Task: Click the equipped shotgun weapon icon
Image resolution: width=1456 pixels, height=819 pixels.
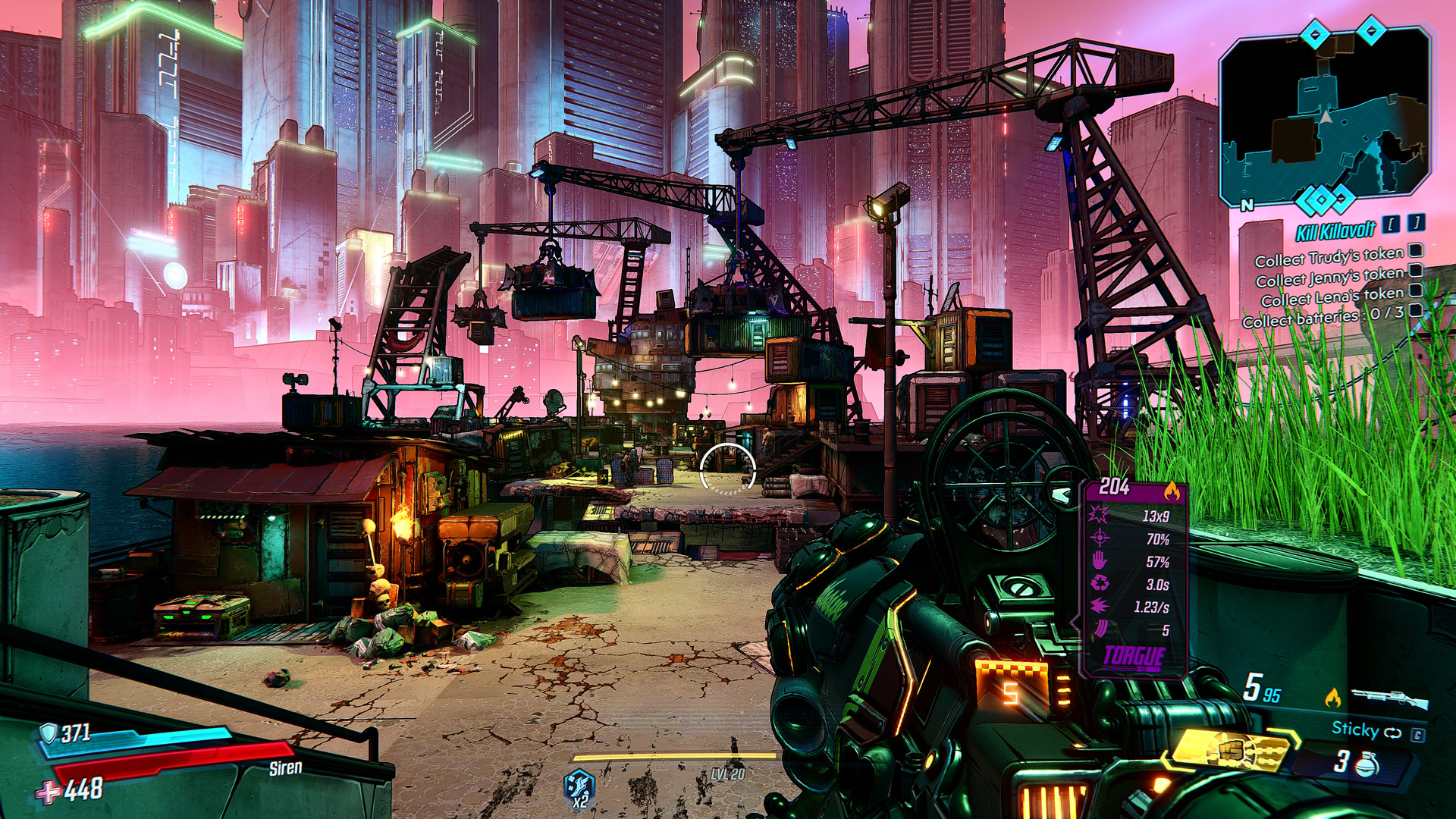Action: (1389, 698)
